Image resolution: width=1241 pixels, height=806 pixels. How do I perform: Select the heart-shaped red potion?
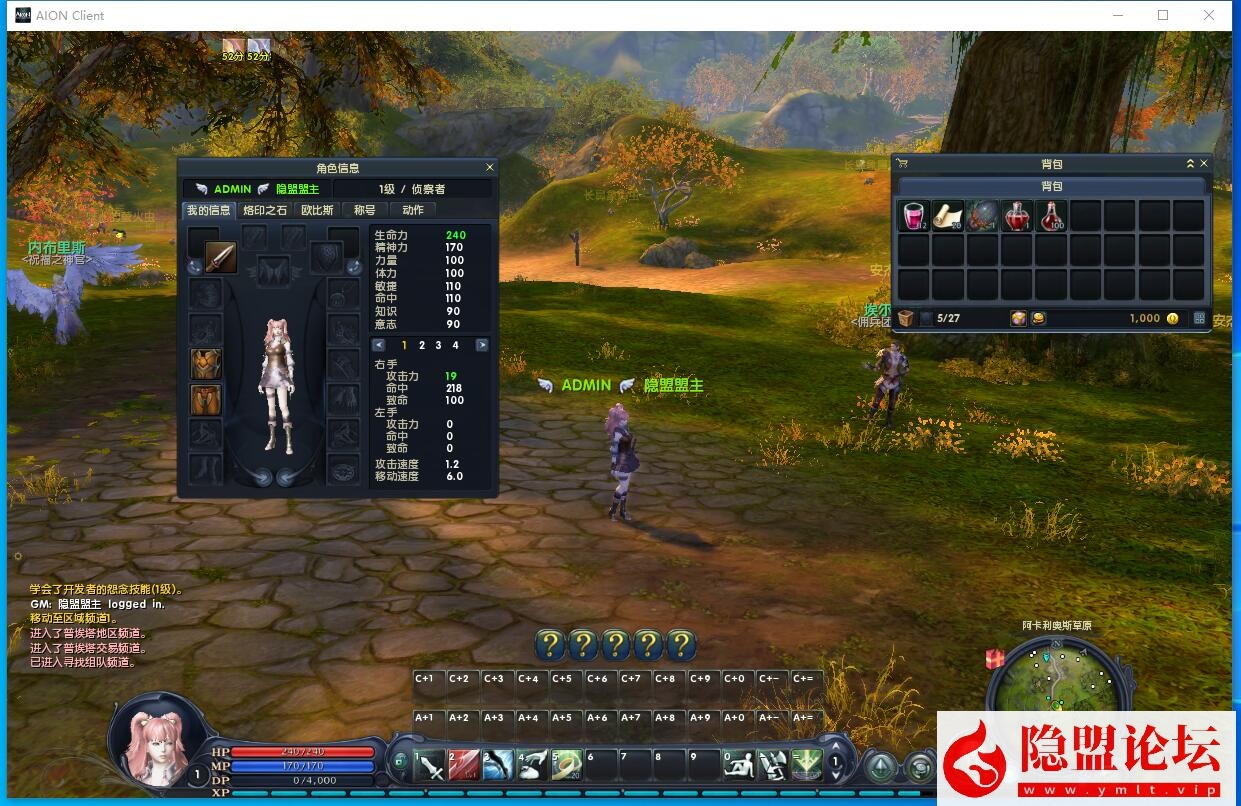1016,216
